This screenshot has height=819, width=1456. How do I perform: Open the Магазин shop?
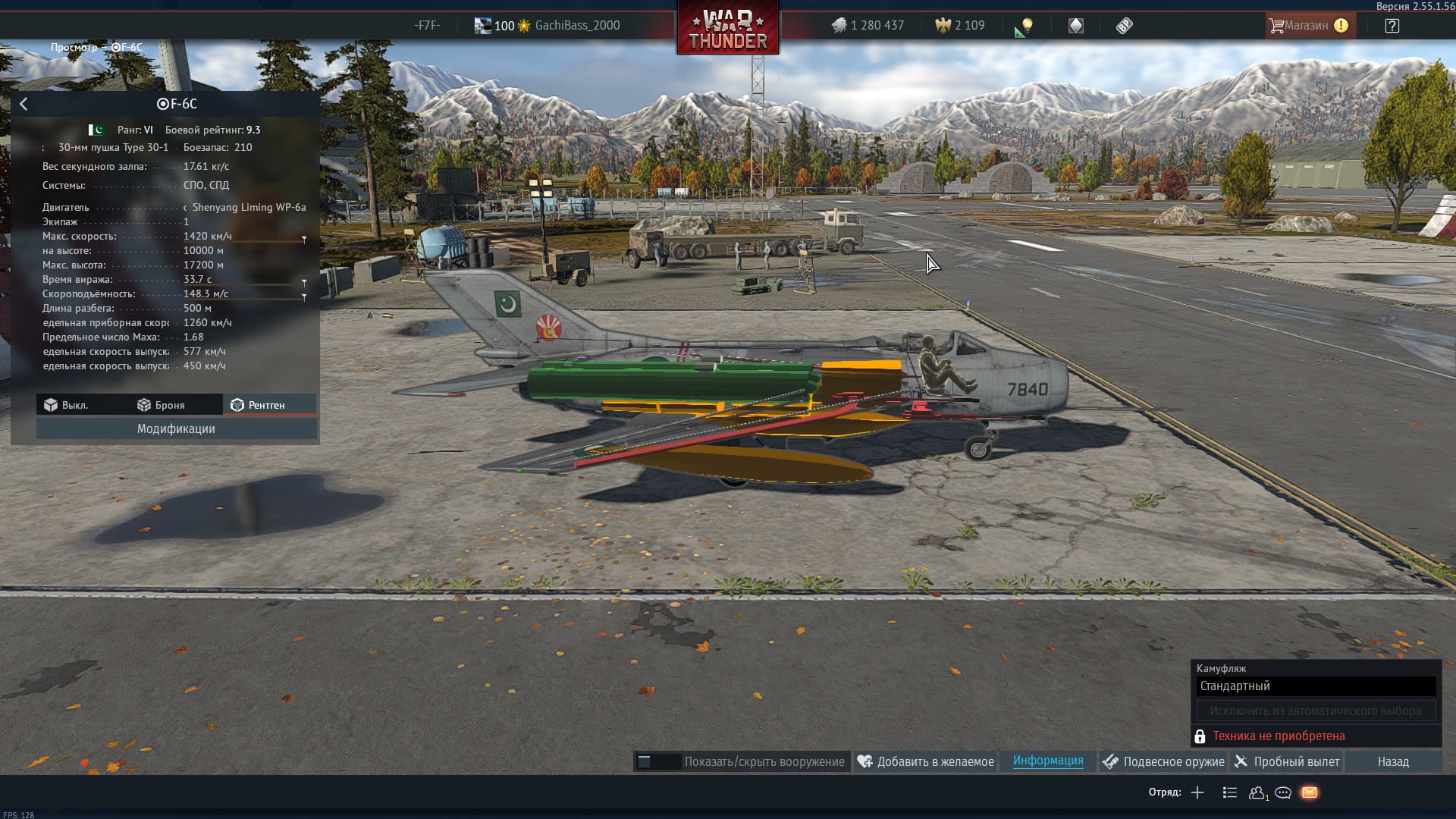point(1307,26)
